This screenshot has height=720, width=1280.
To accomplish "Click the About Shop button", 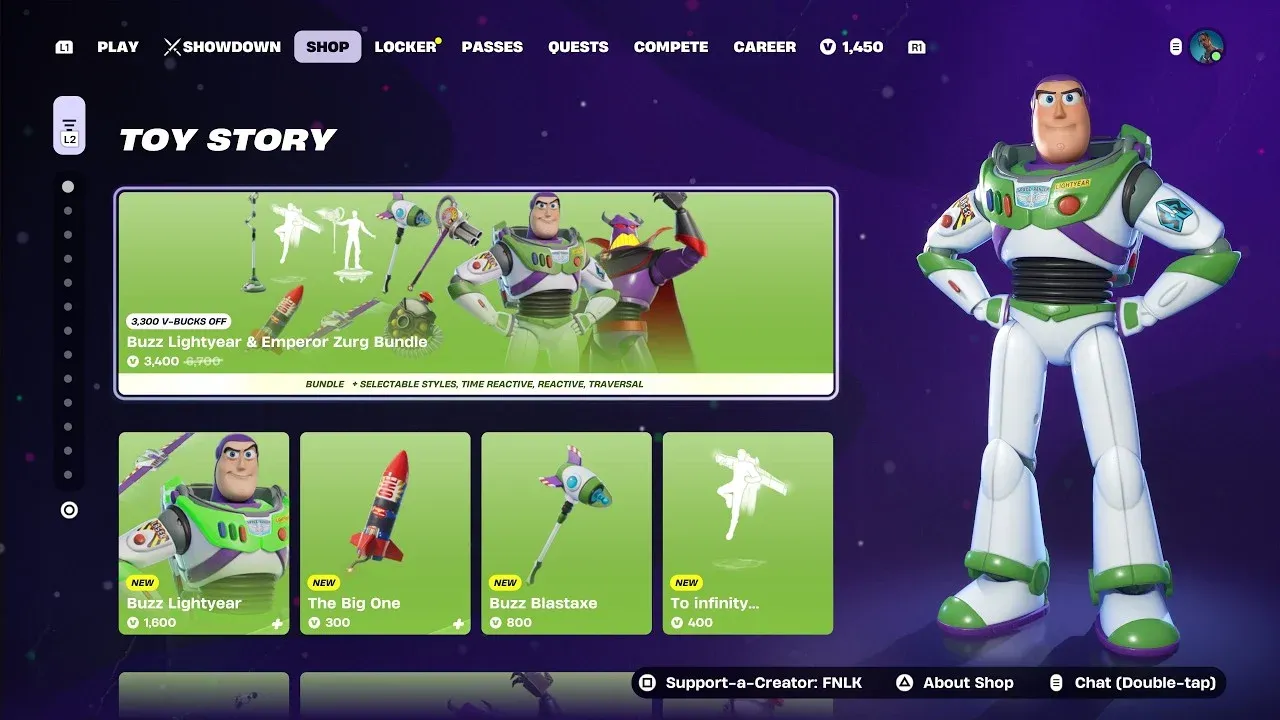I will coord(954,682).
